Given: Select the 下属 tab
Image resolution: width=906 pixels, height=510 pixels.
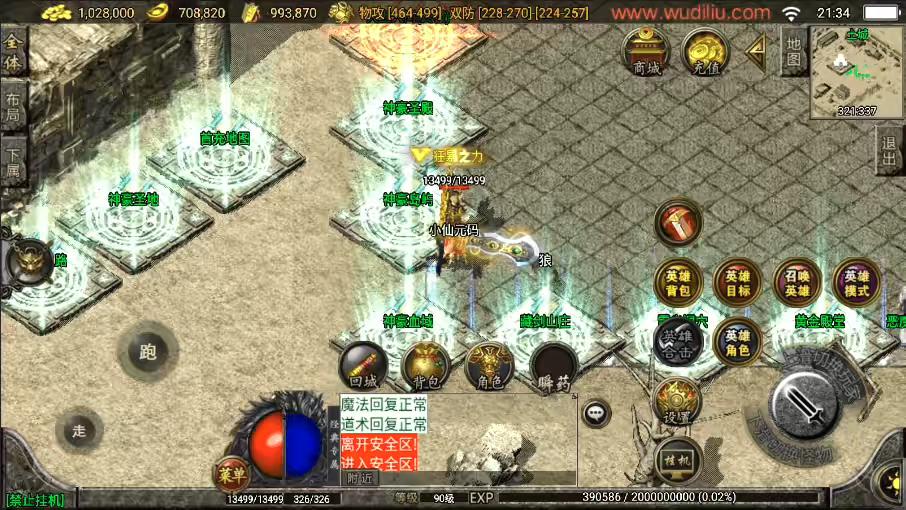Looking at the screenshot, I should click(13, 163).
